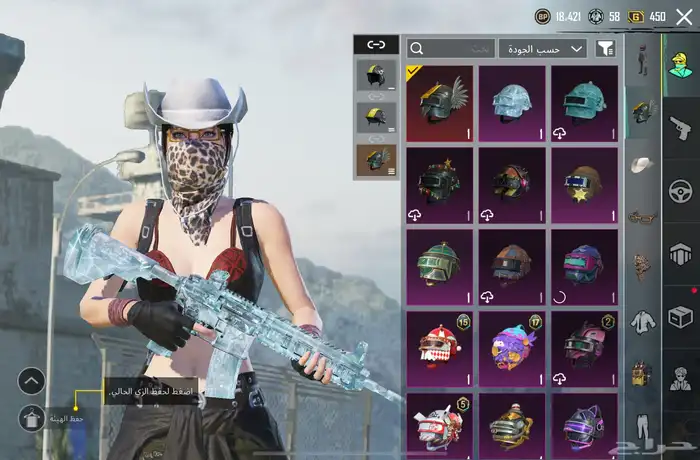Select the equipped winged helmet tile
Image resolution: width=700 pixels, height=460 pixels.
pos(440,104)
